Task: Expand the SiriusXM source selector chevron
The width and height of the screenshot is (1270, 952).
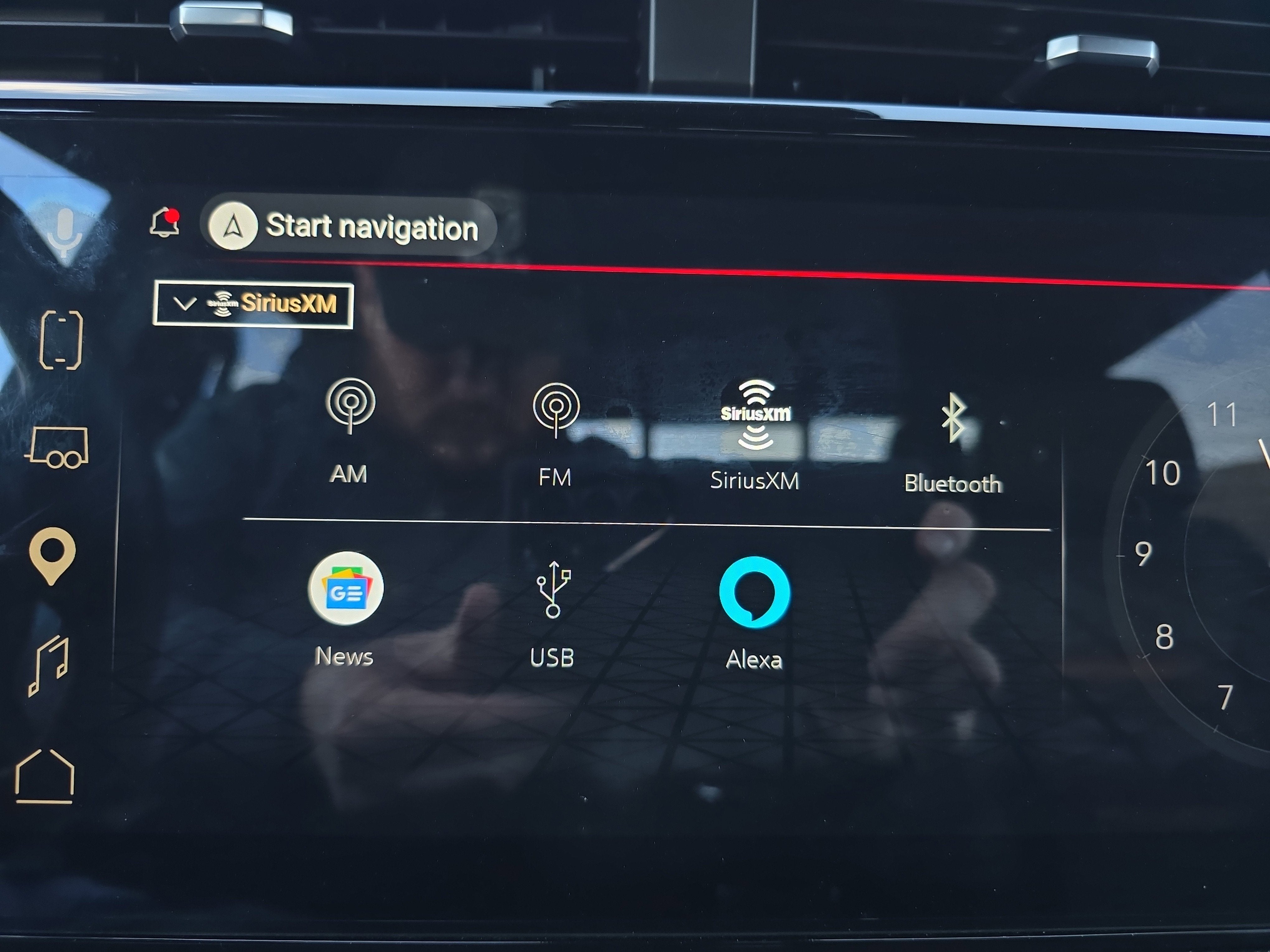Action: [185, 304]
